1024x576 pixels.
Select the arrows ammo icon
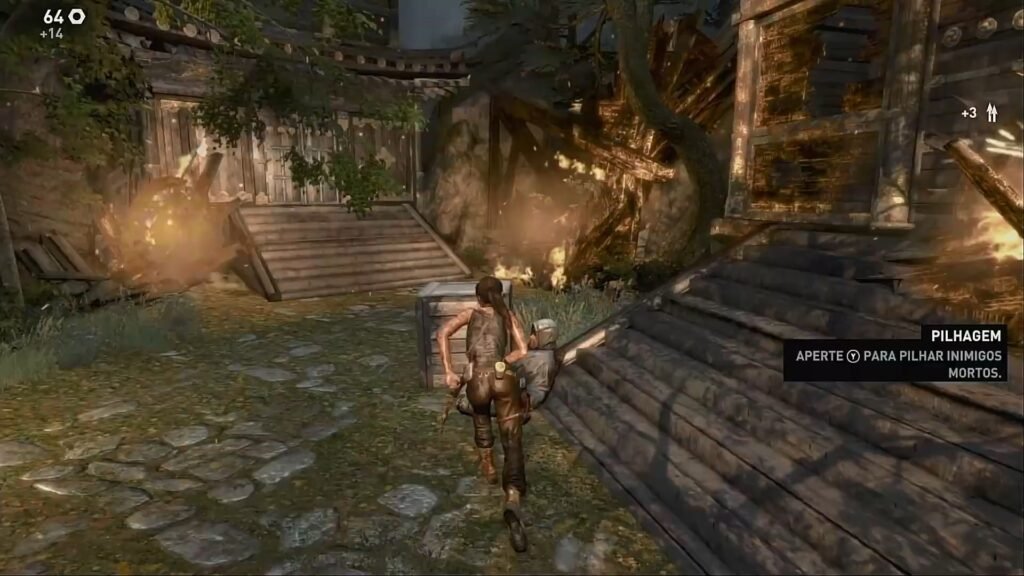coord(992,113)
